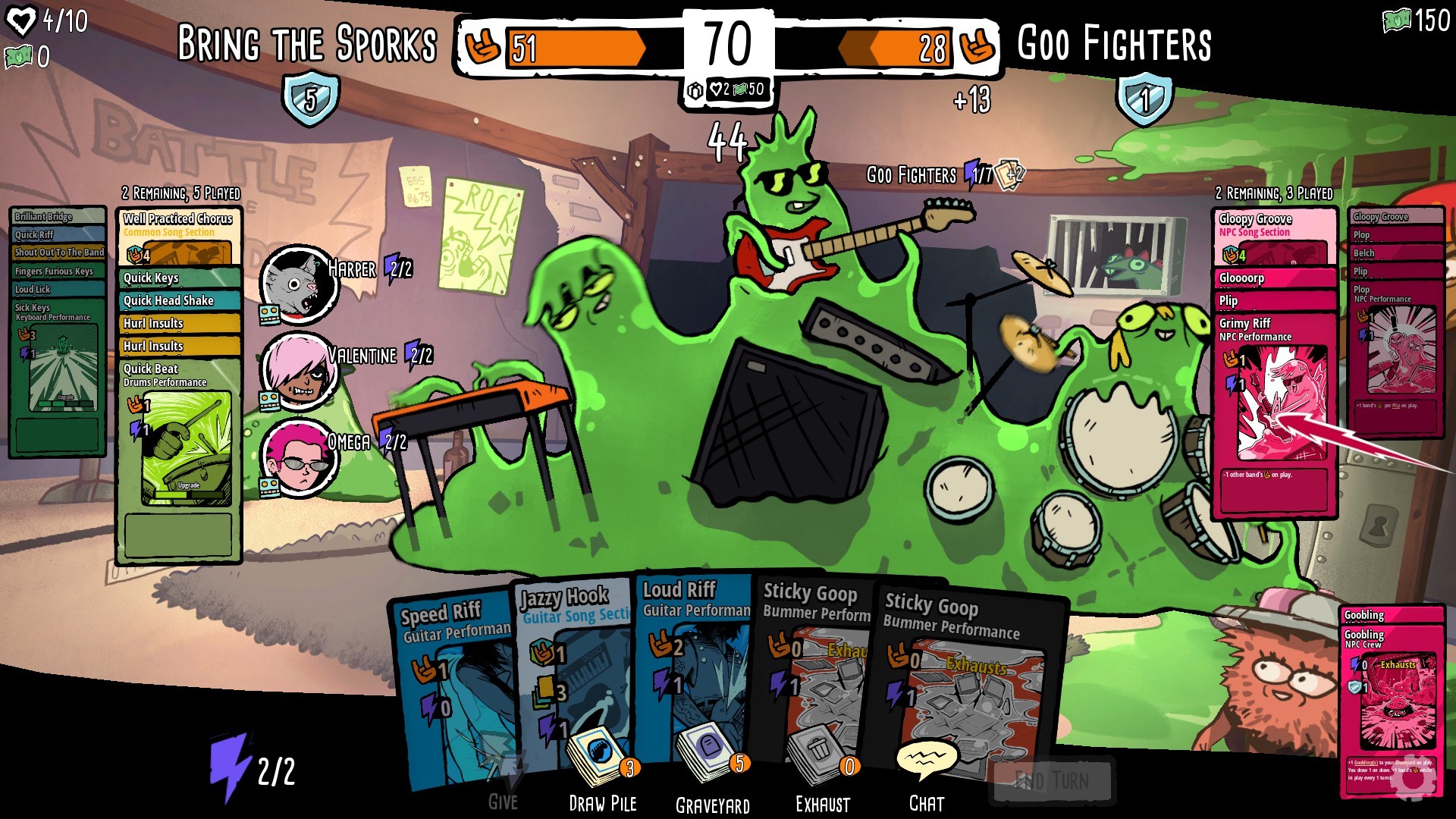Inspect the Quick Beat drums card
Image resolution: width=1456 pixels, height=819 pixels.
(179, 440)
